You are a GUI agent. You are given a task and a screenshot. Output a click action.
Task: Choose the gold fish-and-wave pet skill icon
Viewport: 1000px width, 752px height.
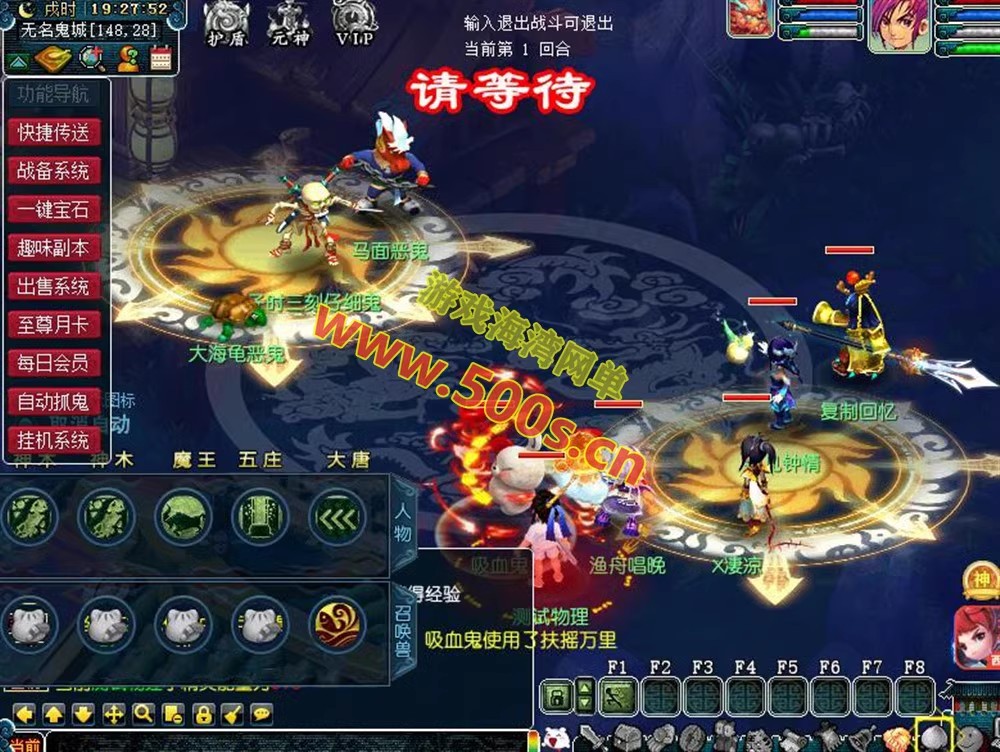pyautogui.click(x=337, y=624)
